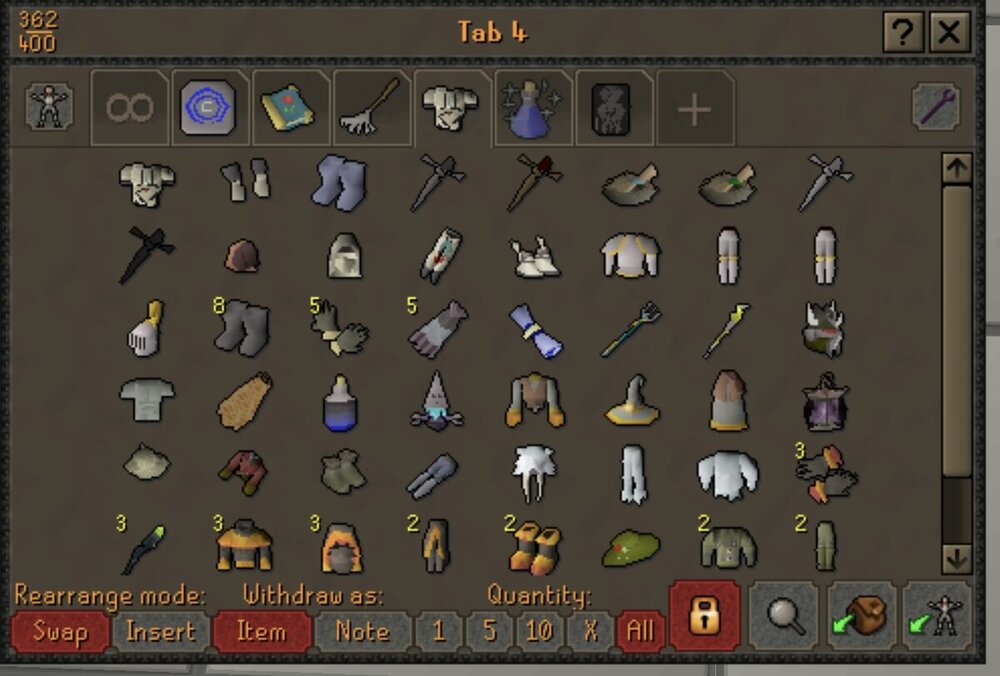Open the rake bank tab
The height and width of the screenshot is (676, 1000).
(371, 107)
